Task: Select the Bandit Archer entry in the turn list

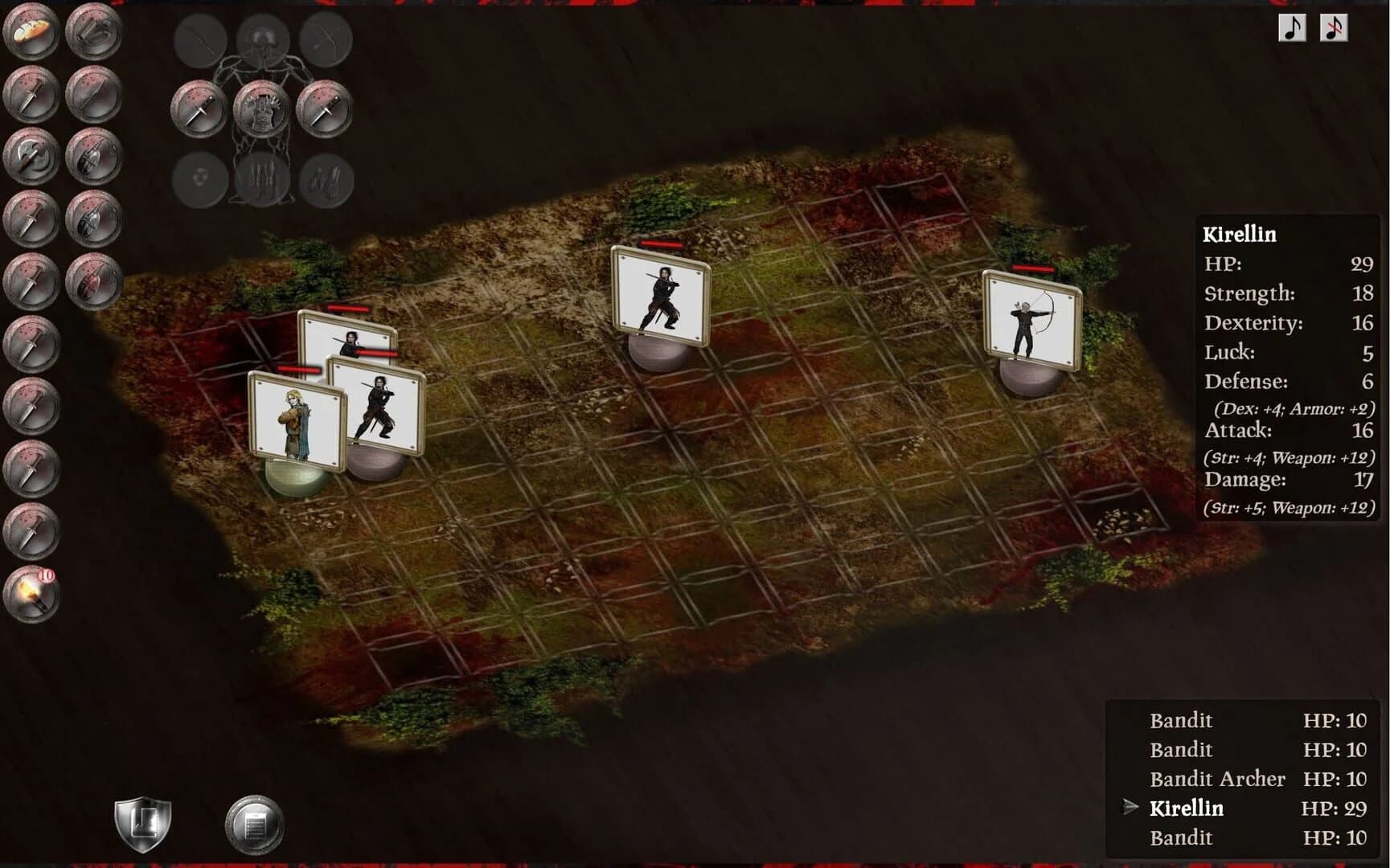Action: point(1217,779)
